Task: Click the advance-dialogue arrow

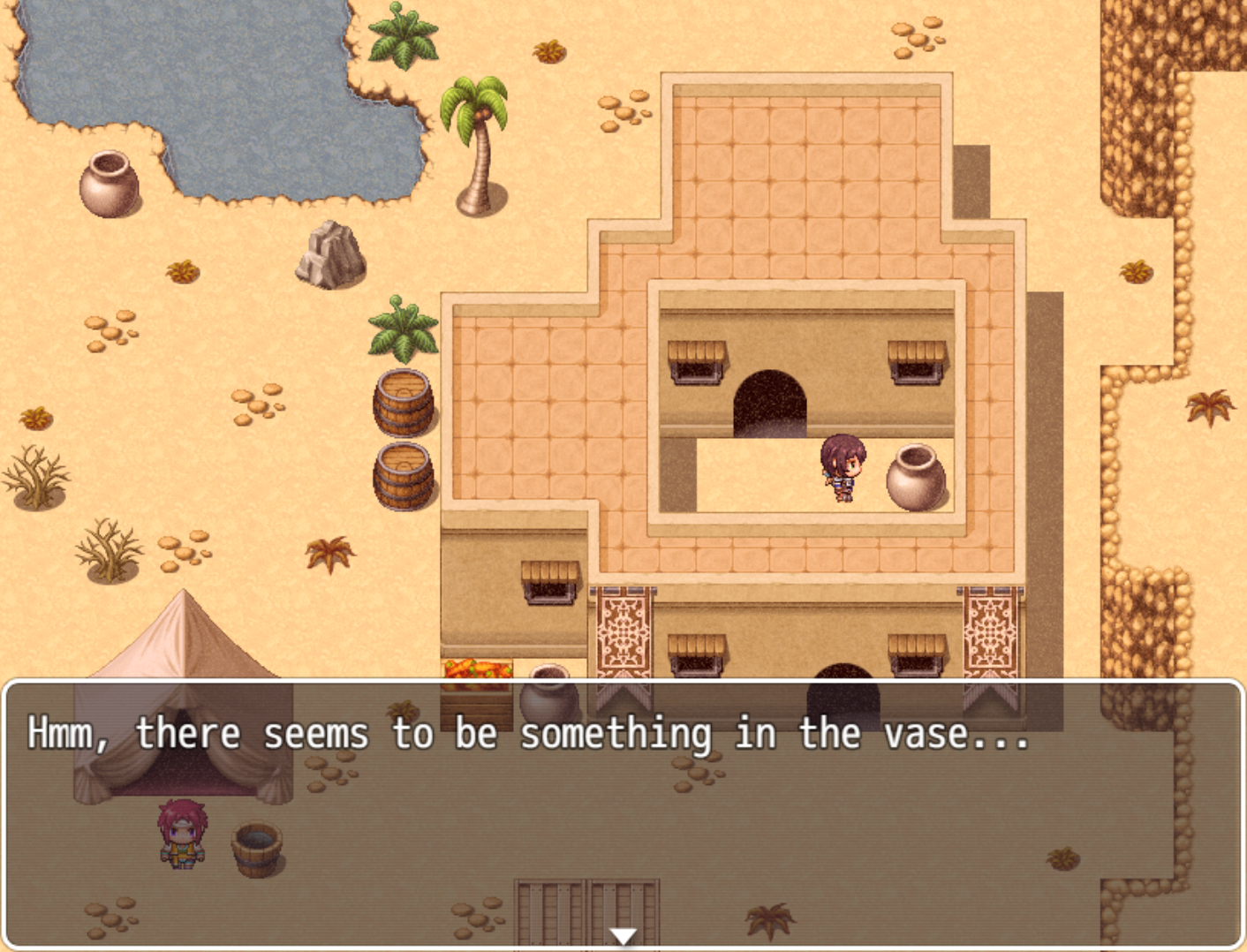Action: coord(623,933)
